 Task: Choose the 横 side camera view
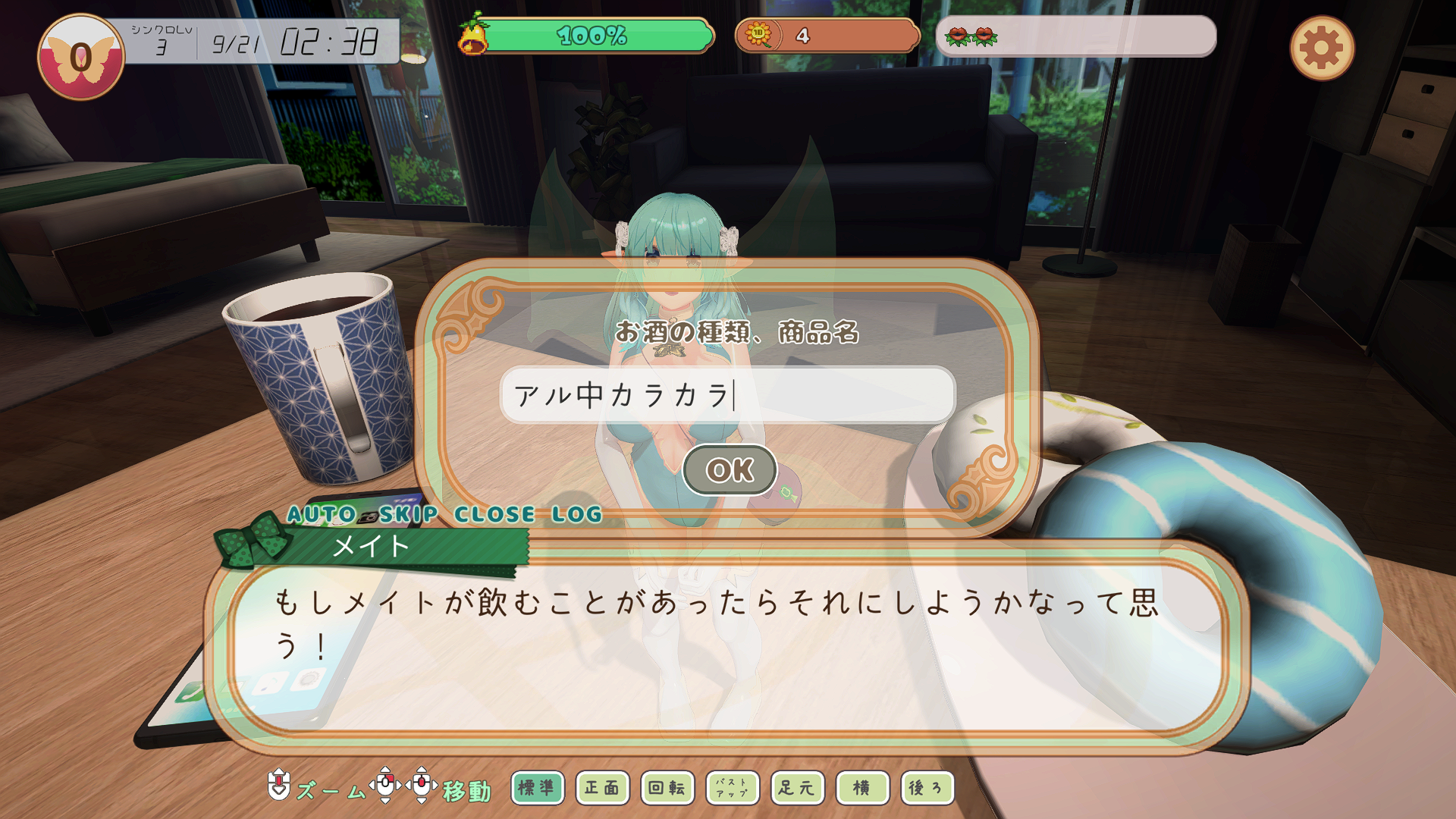point(862,788)
